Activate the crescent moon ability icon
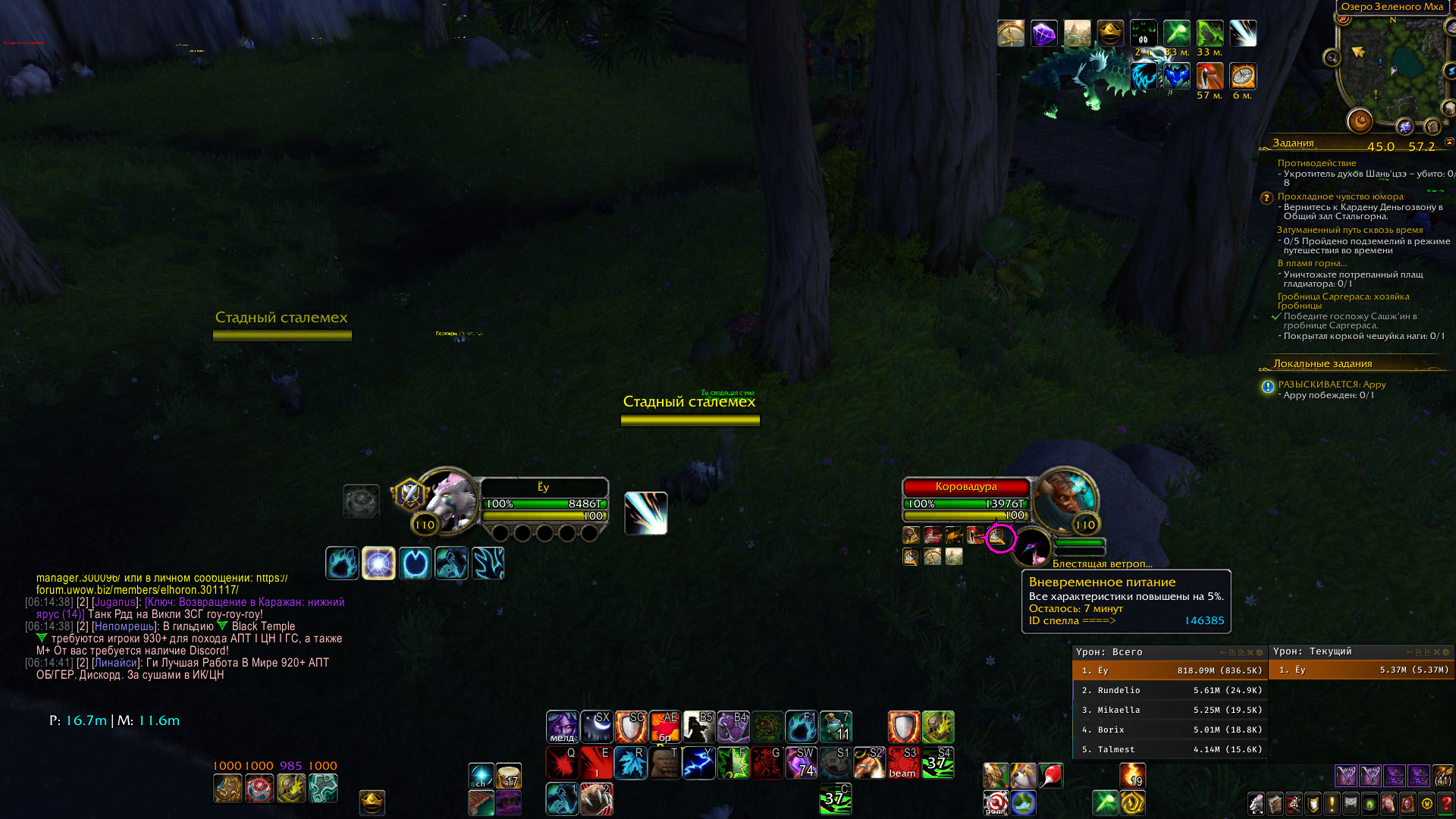This screenshot has height=819, width=1456. [597, 726]
